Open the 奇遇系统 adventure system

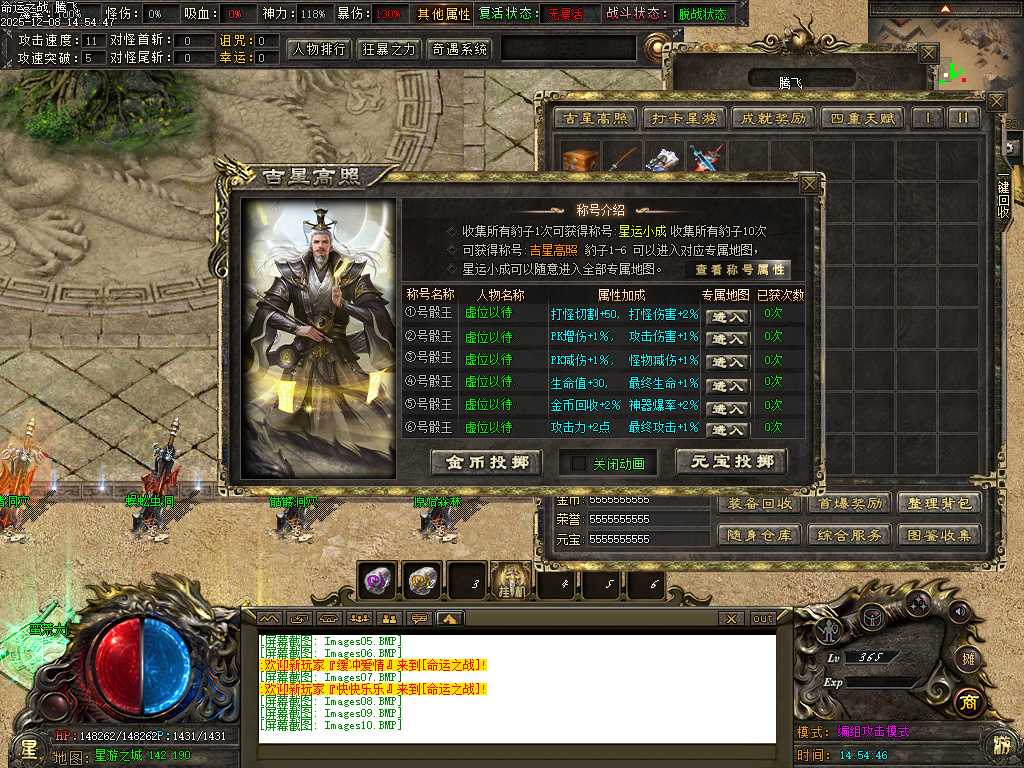[x=459, y=49]
